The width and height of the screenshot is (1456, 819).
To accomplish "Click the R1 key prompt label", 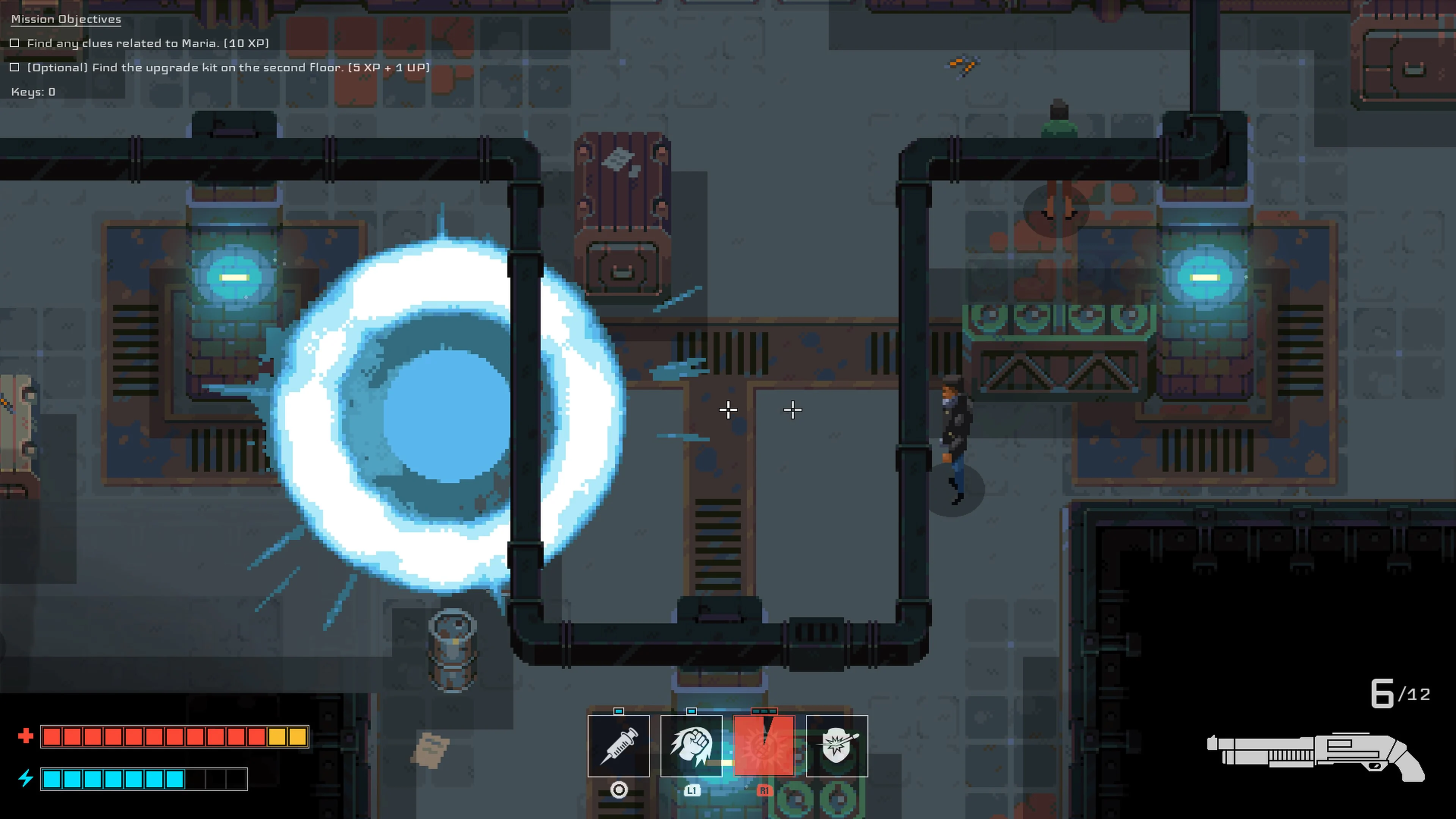I will pos(765,791).
